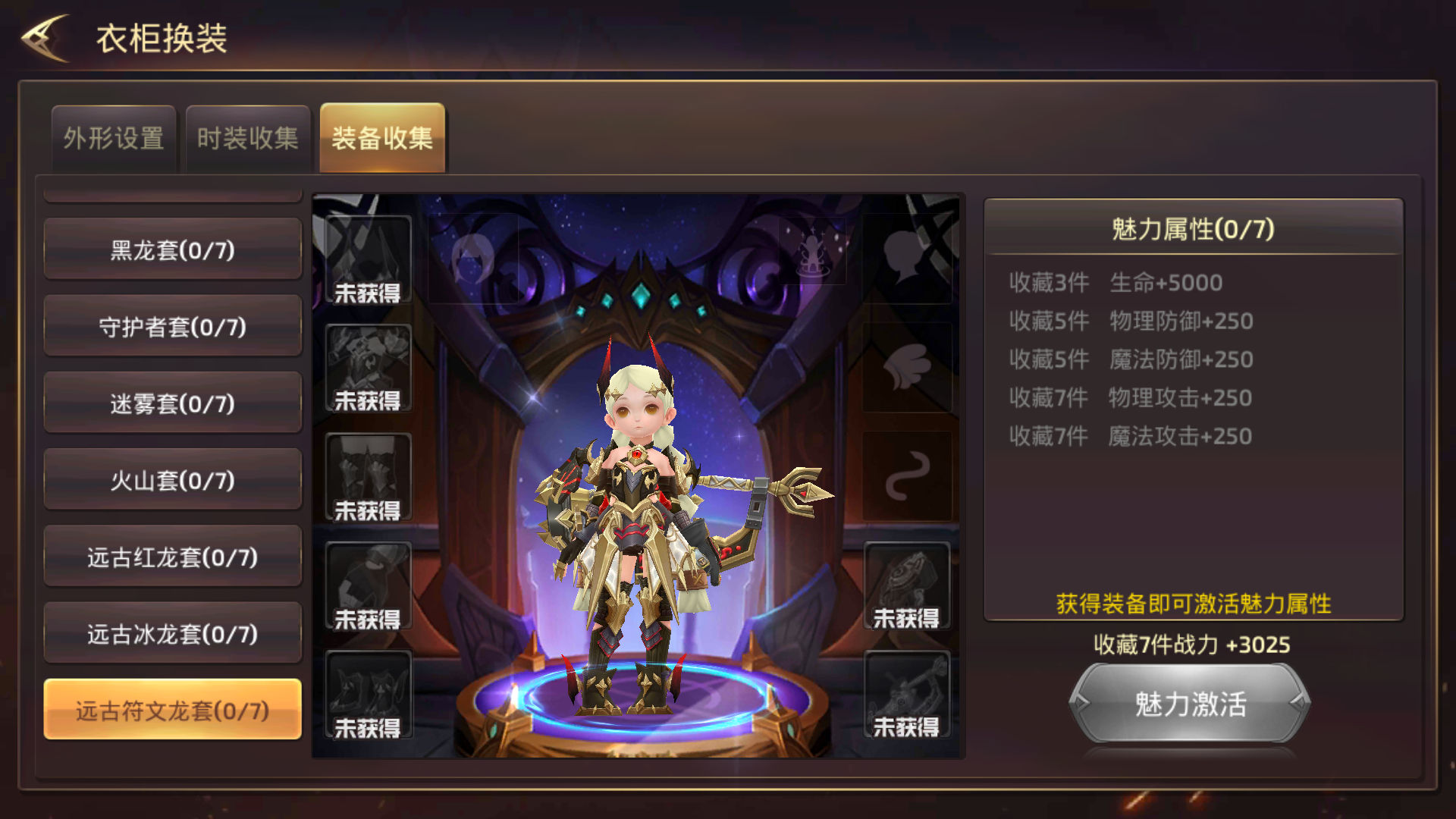Select the tail silhouette slot
This screenshot has width=1456, height=819.
click(x=907, y=476)
